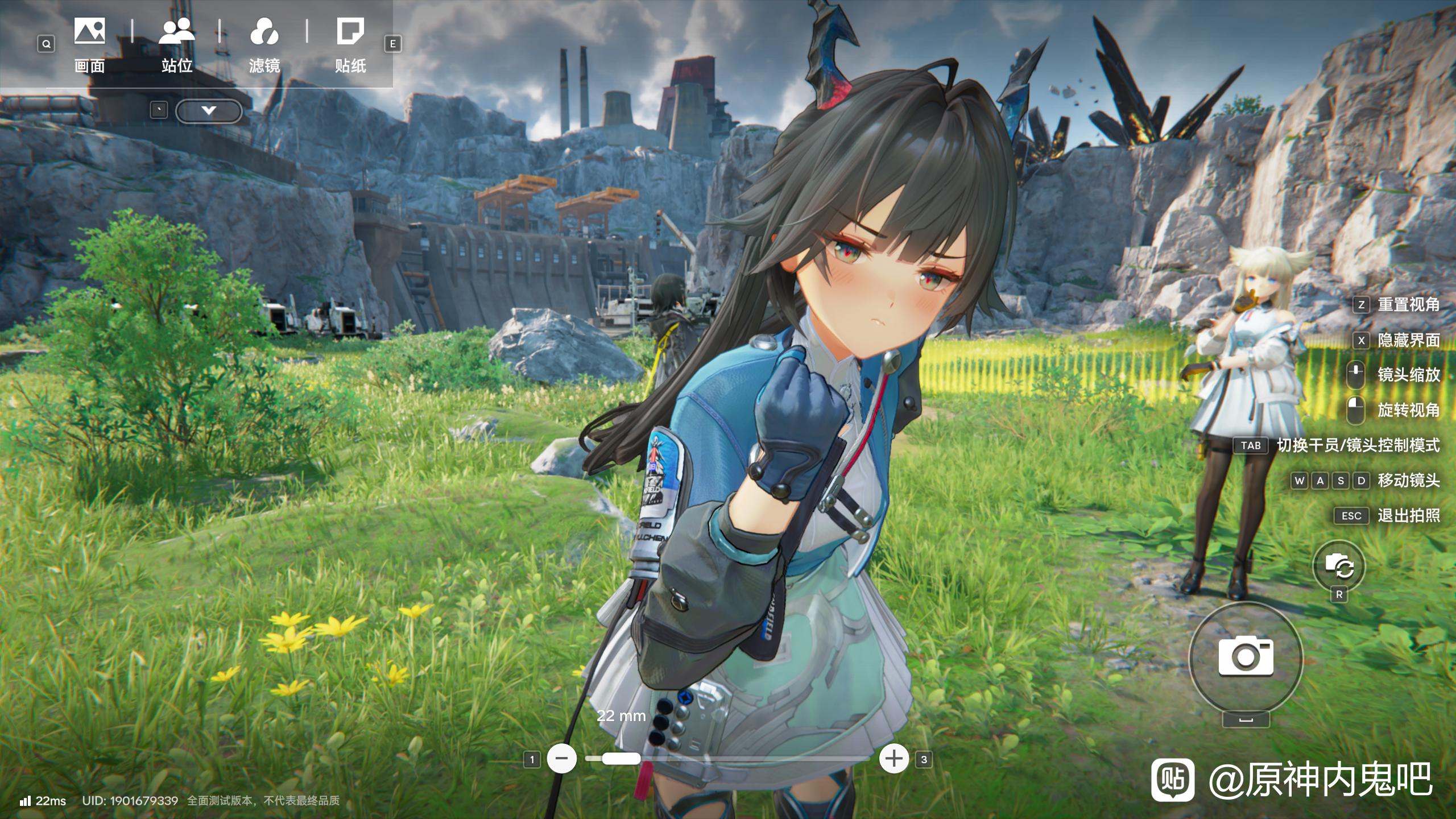The height and width of the screenshot is (819, 1456).
Task: Increase focal length with the plus button
Action: pos(894,759)
